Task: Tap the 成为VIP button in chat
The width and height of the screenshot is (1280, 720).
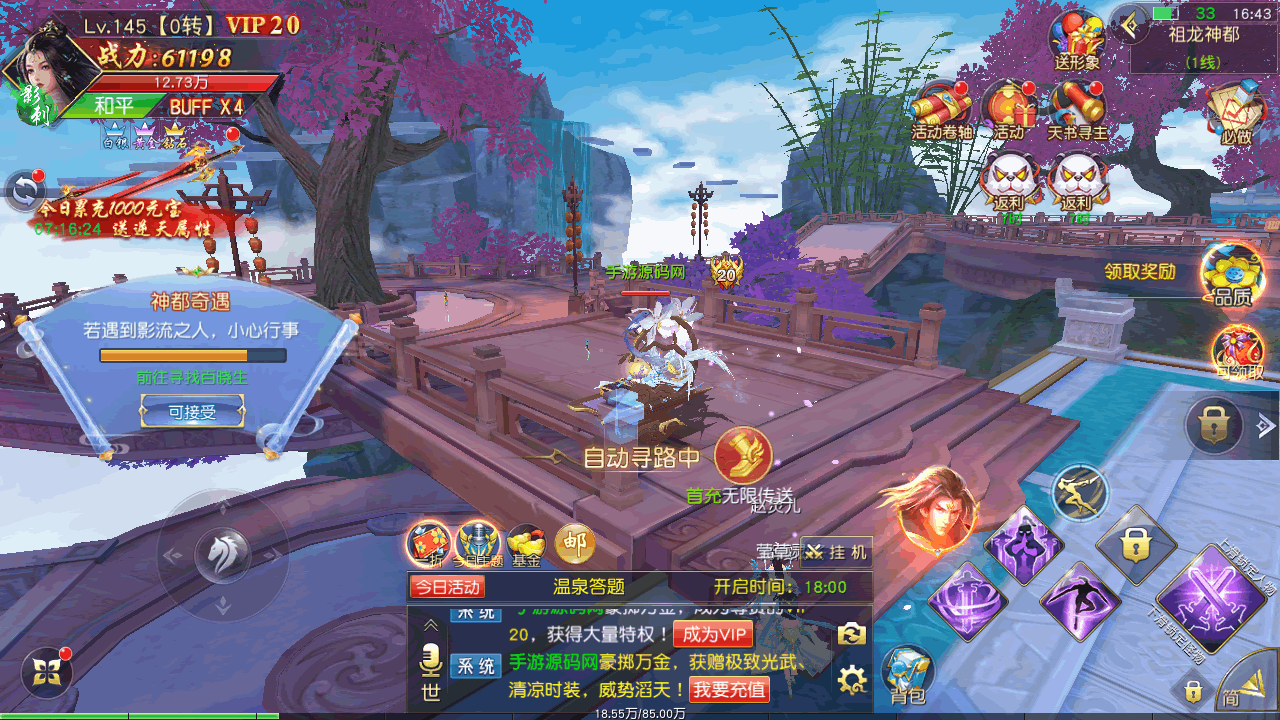Action: pyautogui.click(x=713, y=634)
